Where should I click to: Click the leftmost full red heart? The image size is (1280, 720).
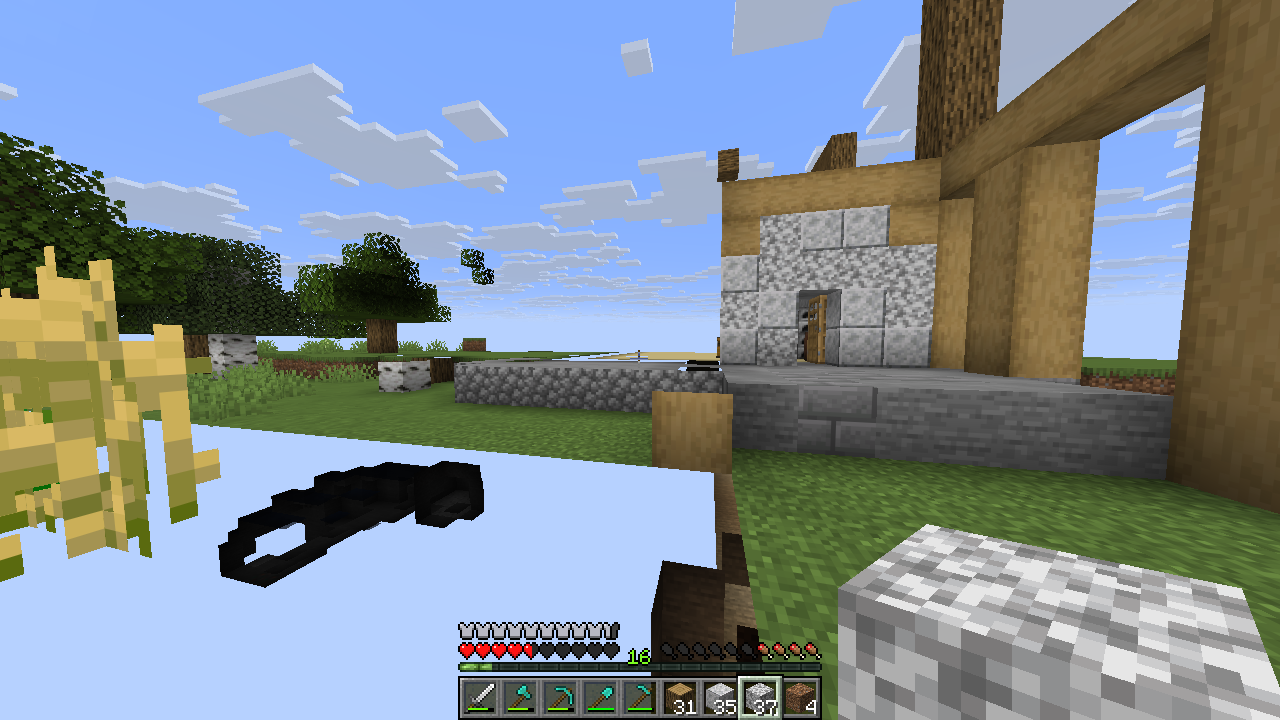(x=464, y=650)
